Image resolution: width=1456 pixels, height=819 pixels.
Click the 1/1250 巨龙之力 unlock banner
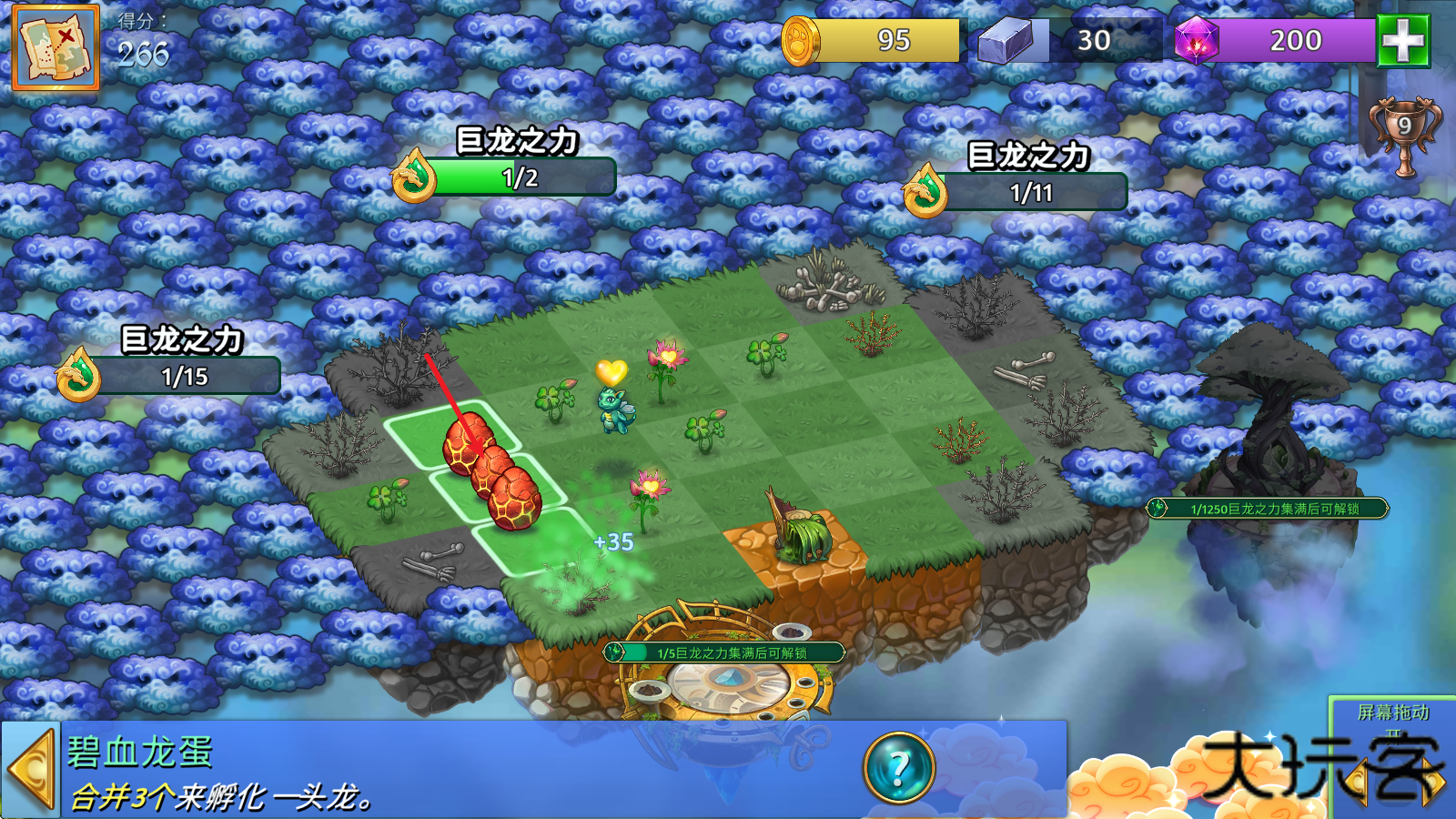tap(1268, 509)
